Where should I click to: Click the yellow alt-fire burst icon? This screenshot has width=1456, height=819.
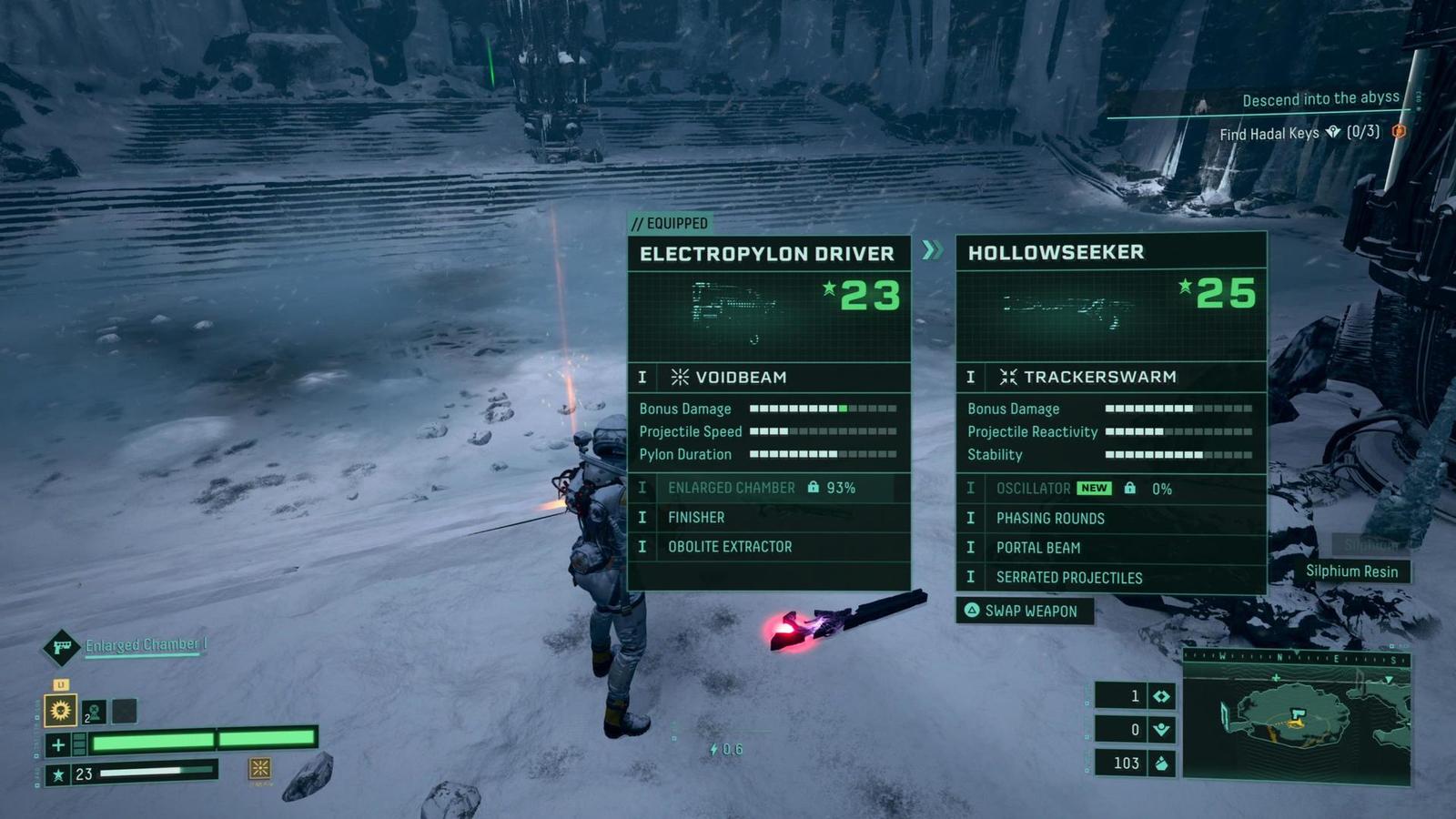click(259, 769)
